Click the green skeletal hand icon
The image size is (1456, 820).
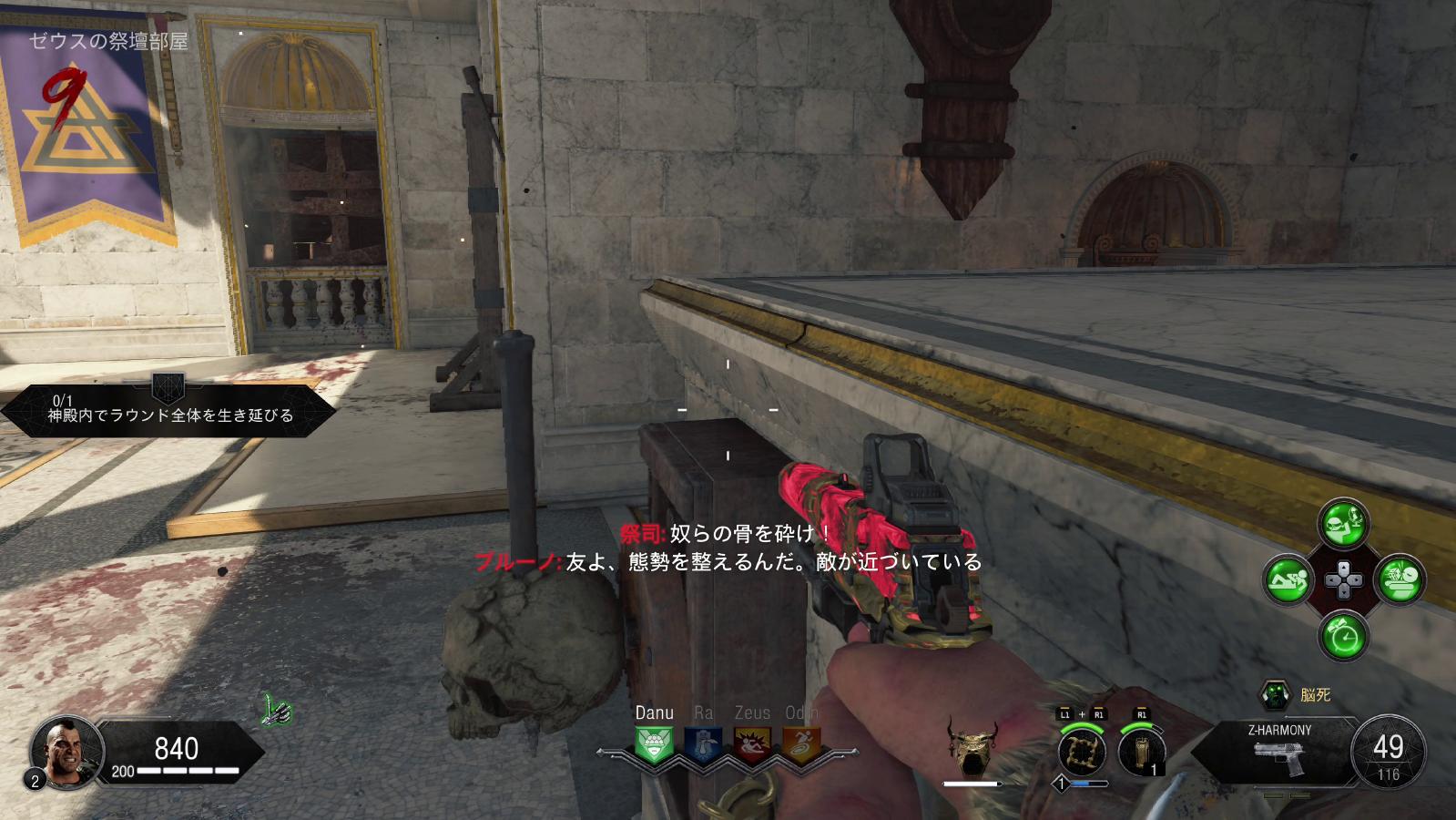(277, 711)
